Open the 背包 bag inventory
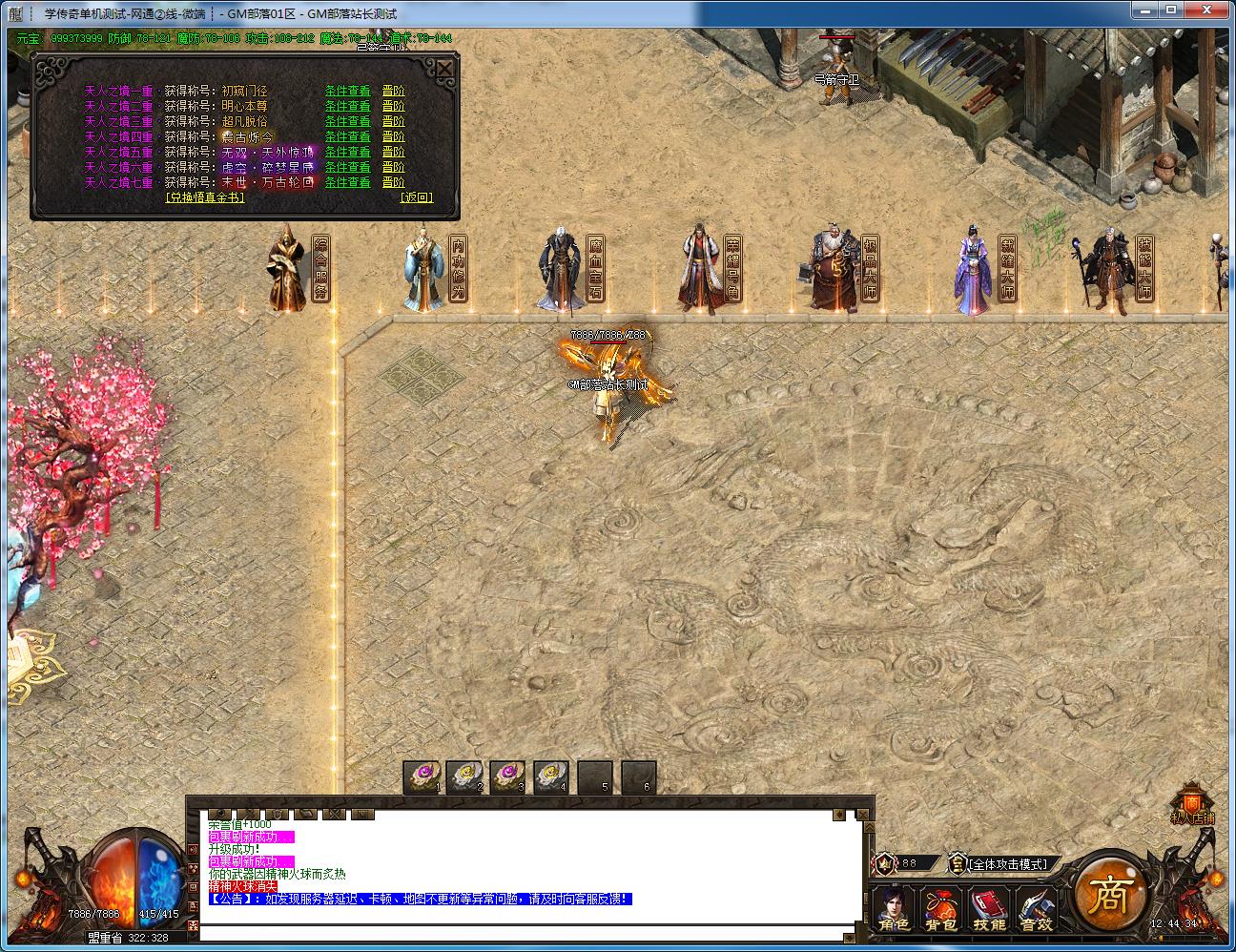1236x952 pixels. point(940,911)
